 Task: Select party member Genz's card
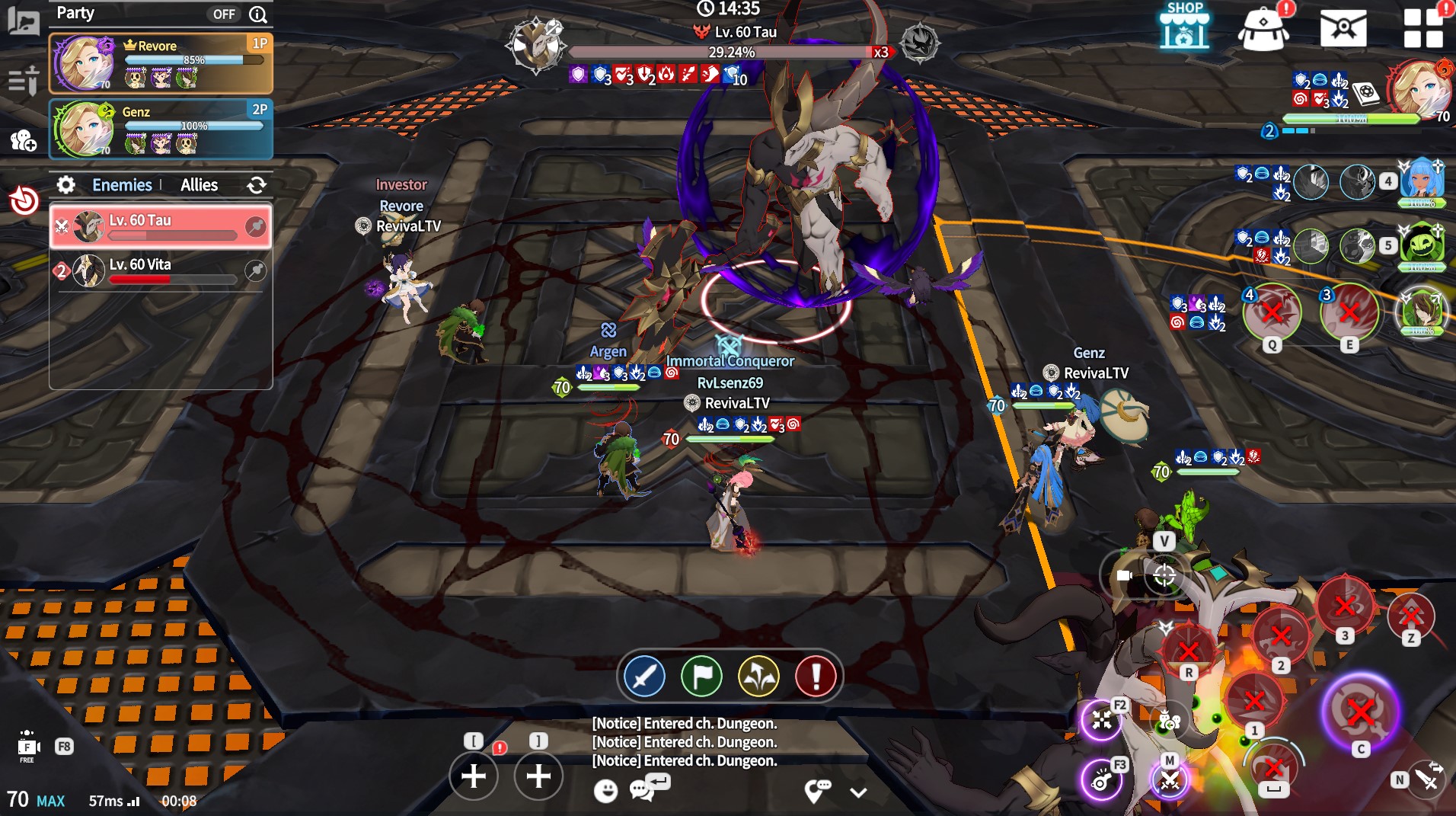[161, 129]
